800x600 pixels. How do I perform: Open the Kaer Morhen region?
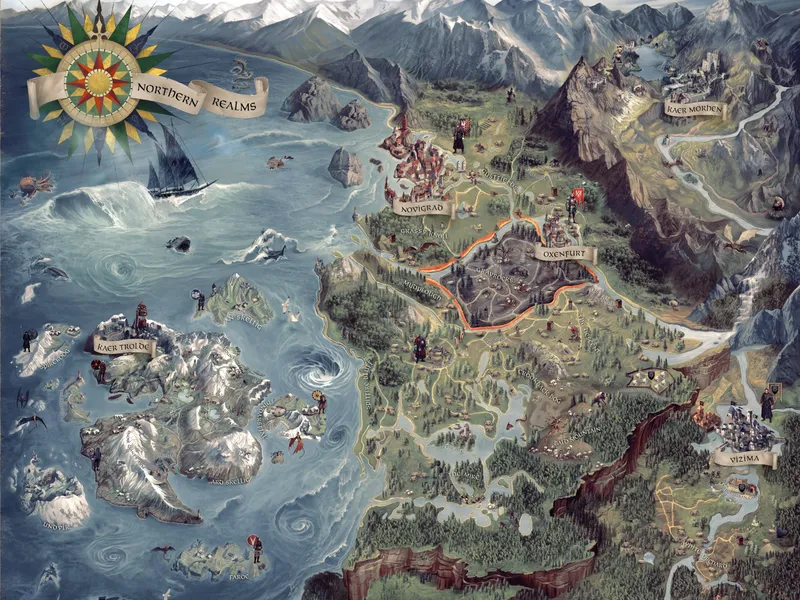click(x=692, y=107)
